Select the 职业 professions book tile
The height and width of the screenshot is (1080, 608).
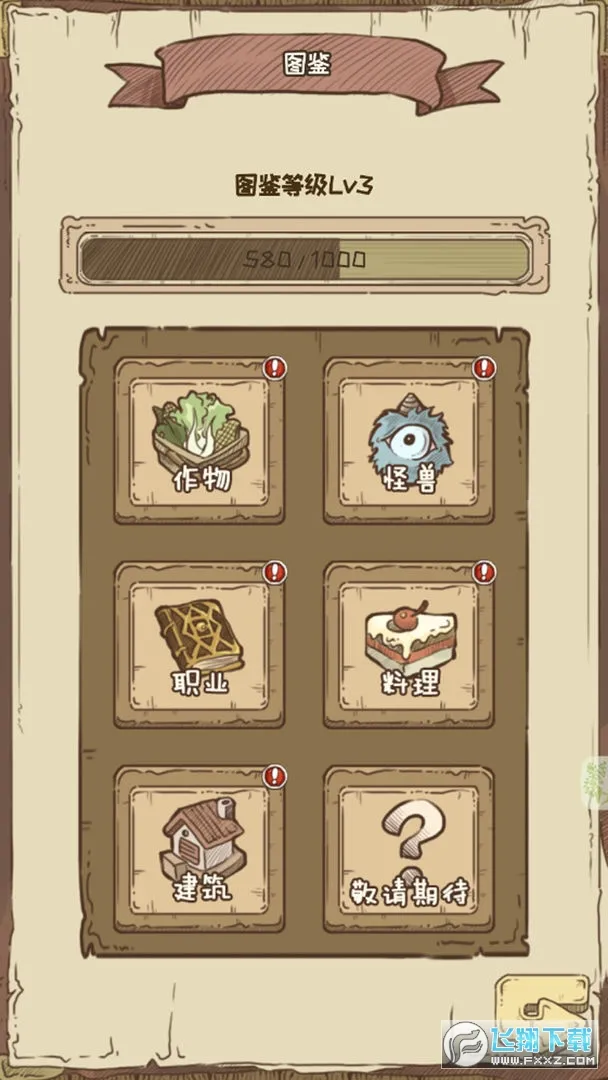(x=199, y=645)
